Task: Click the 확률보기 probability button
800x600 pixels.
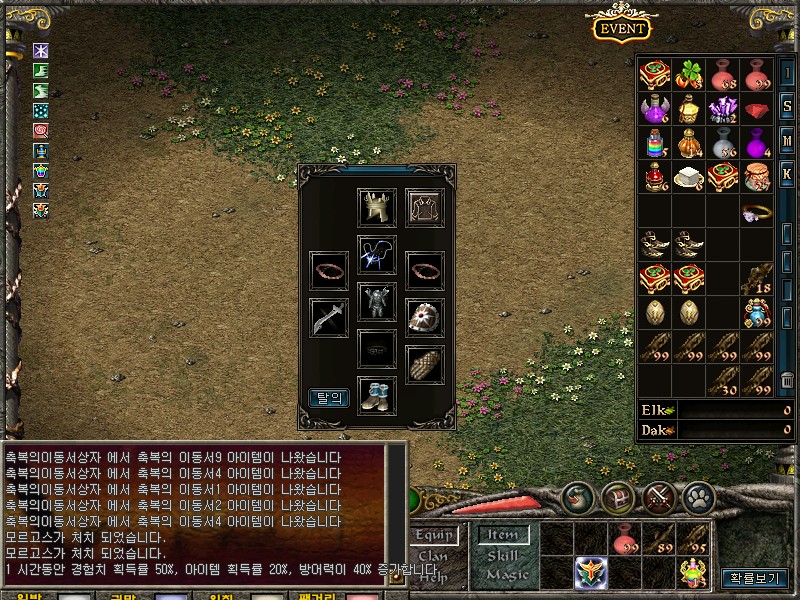Action: point(756,578)
